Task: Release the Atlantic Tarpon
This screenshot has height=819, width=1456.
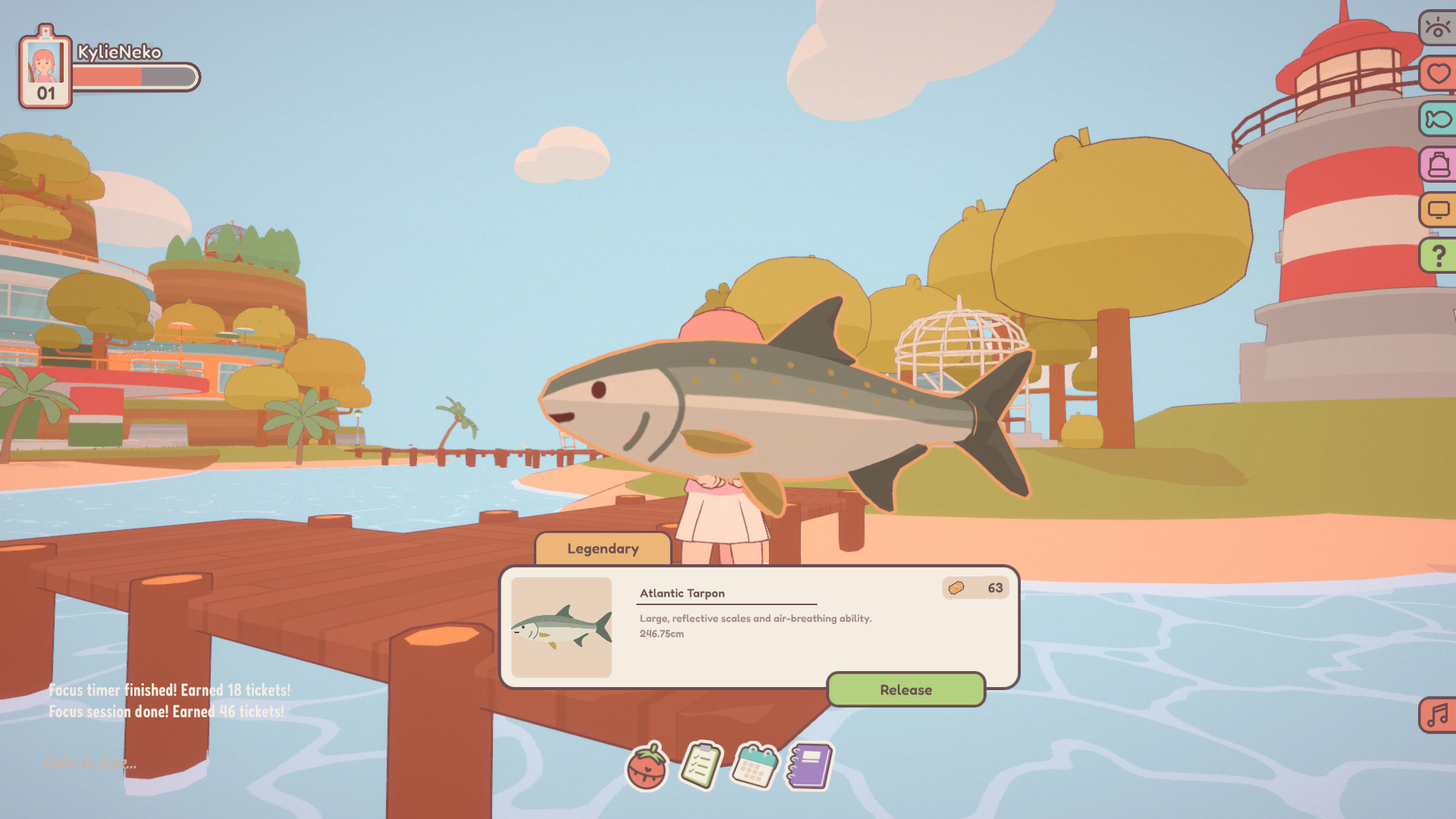Action: point(905,689)
